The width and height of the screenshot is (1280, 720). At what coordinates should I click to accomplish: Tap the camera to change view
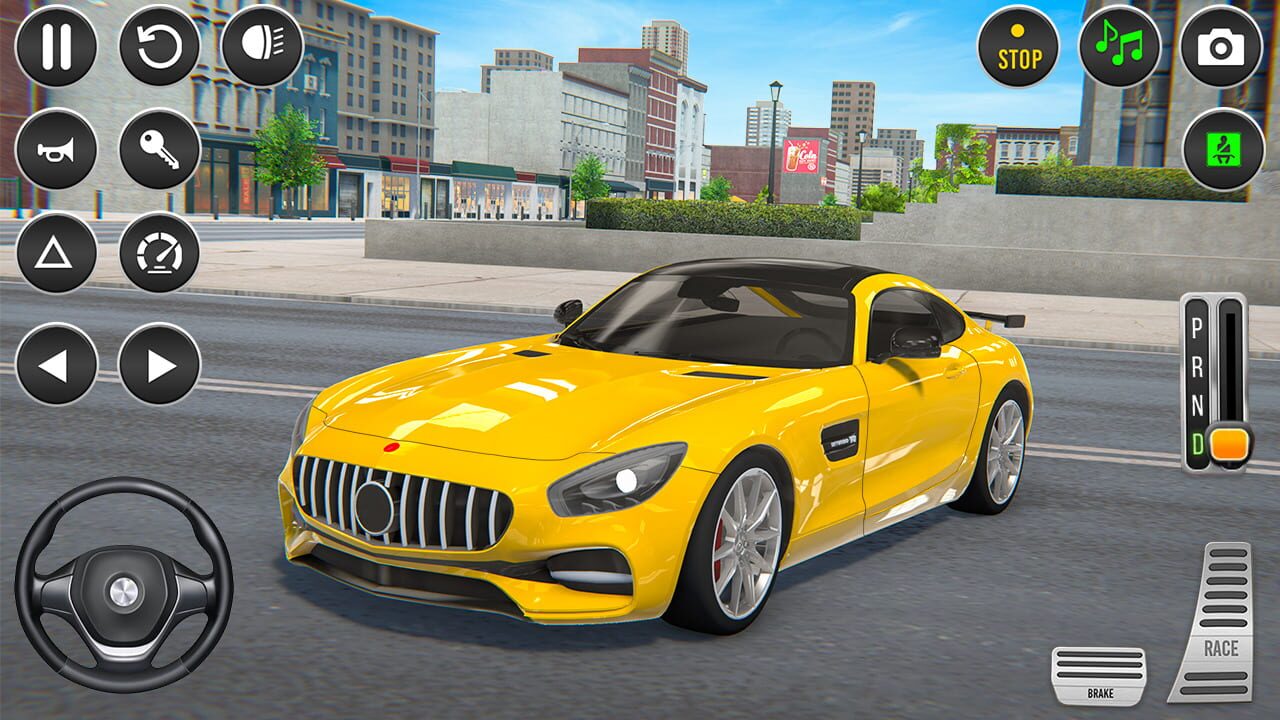tap(1221, 47)
